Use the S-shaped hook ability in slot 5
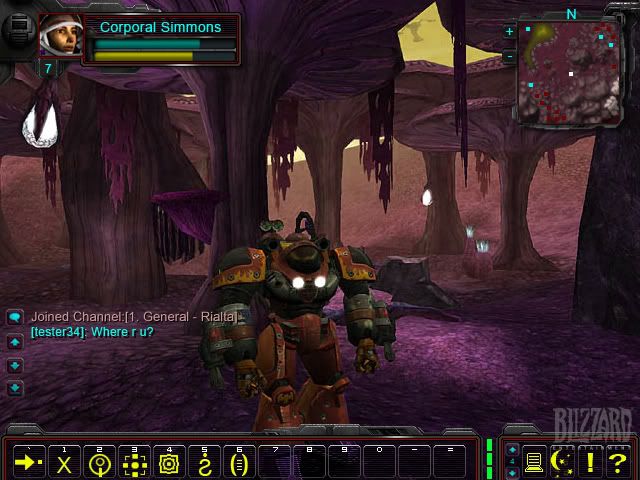 (204, 463)
